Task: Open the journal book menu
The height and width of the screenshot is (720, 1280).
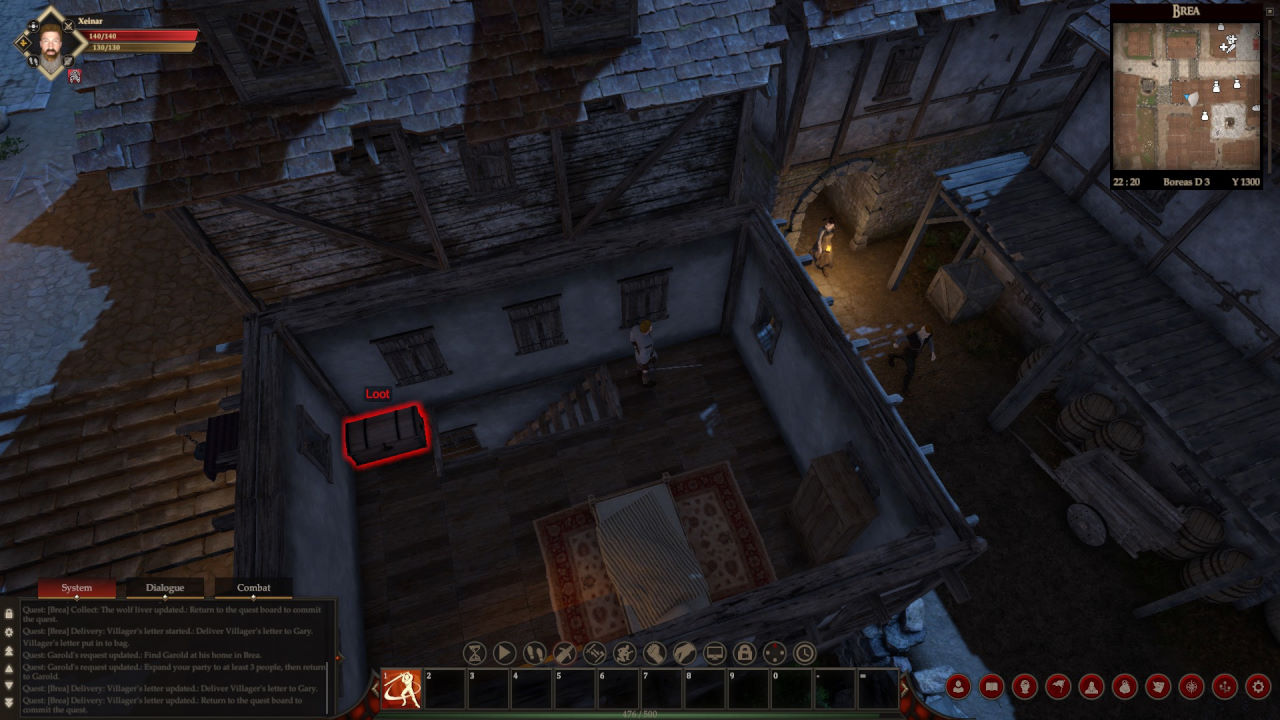Action: (991, 687)
